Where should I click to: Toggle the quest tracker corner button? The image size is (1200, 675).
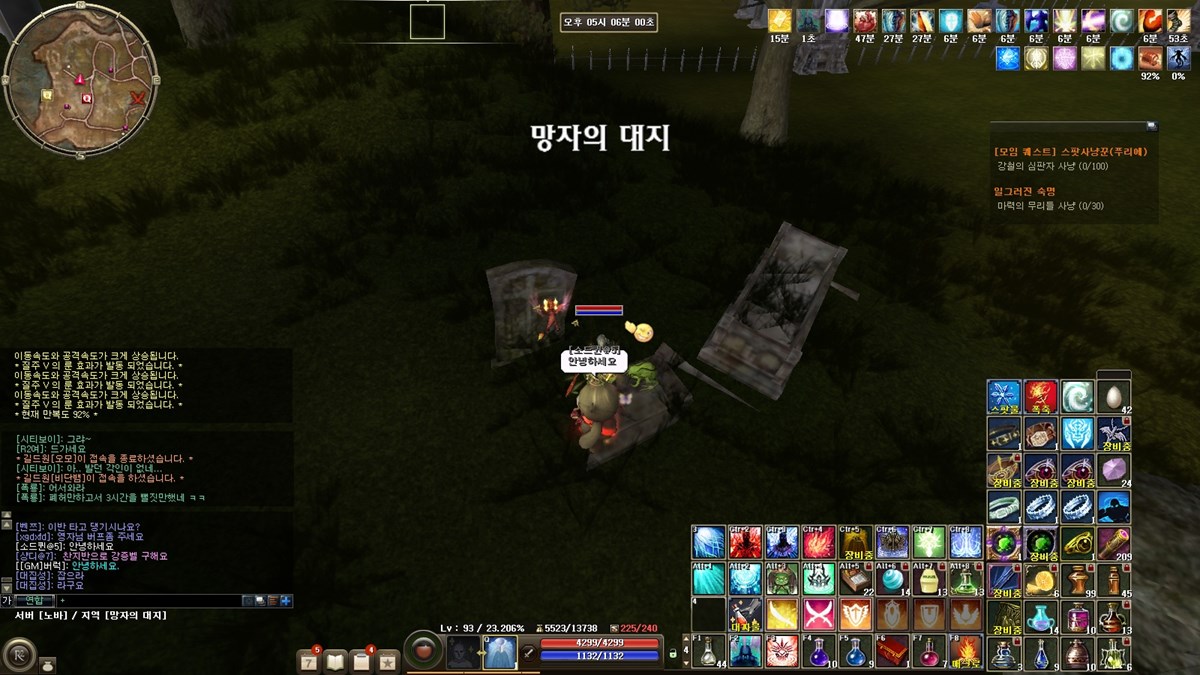1151,126
